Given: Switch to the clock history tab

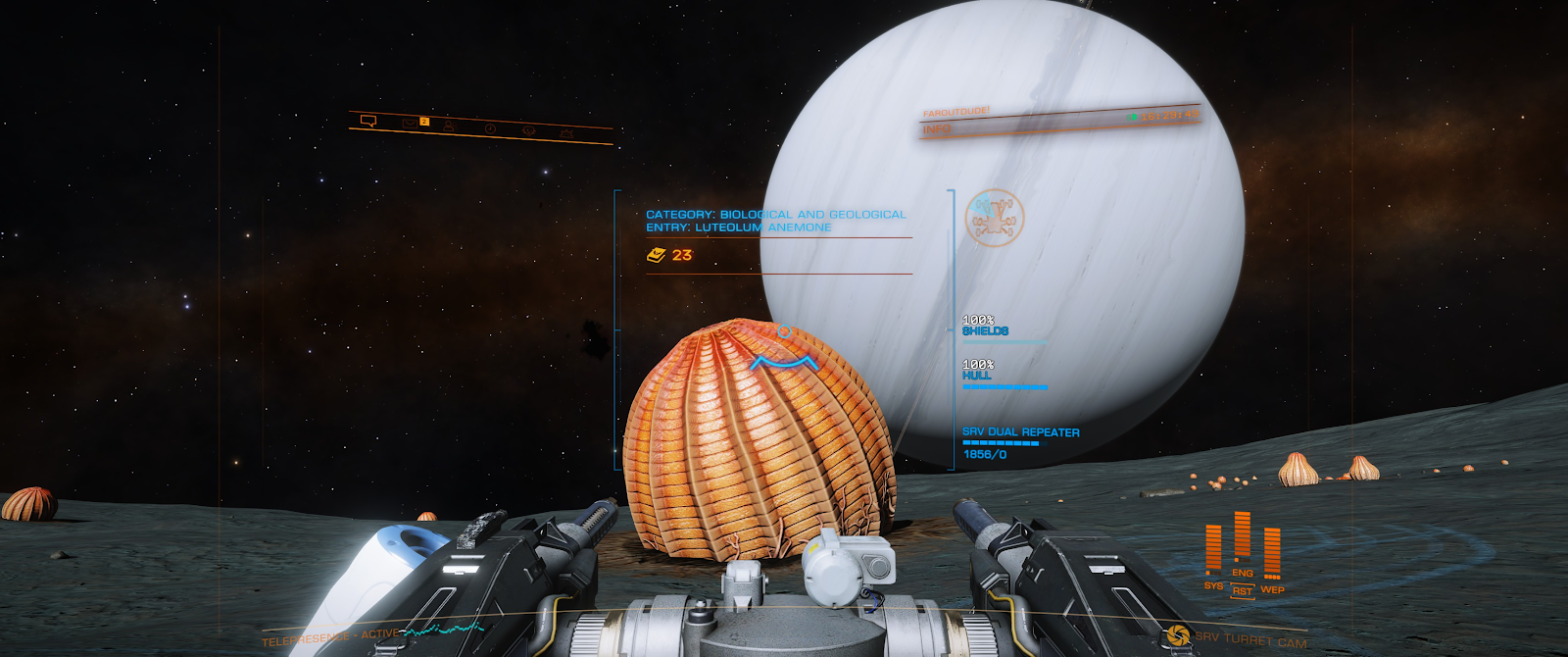Looking at the screenshot, I should click(x=490, y=128).
